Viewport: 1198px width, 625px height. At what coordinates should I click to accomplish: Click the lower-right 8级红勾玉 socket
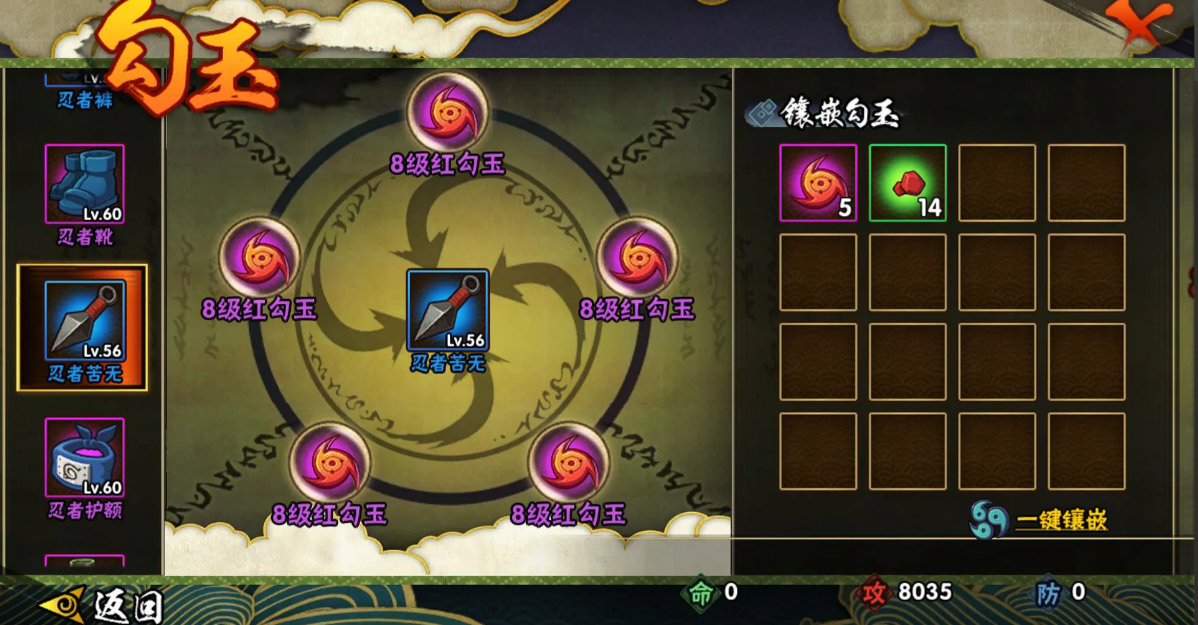568,461
